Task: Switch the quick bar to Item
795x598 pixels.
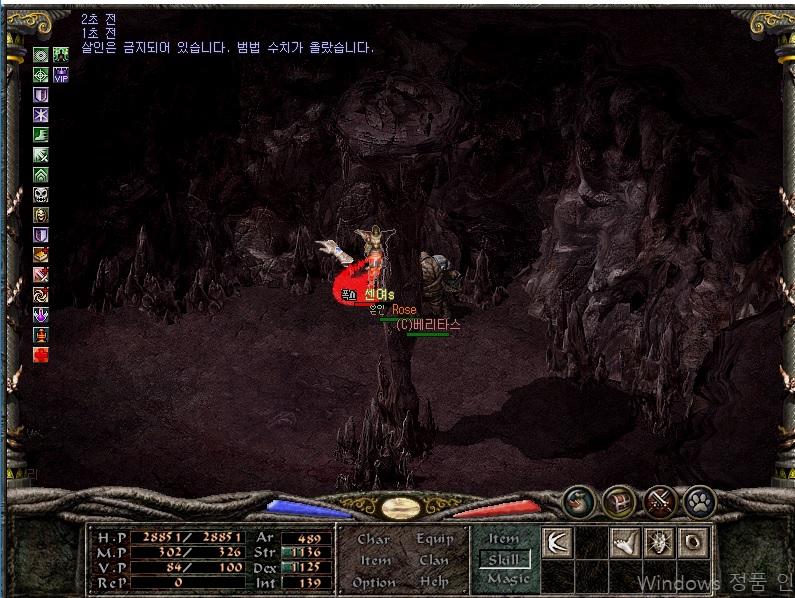Action: click(x=504, y=539)
